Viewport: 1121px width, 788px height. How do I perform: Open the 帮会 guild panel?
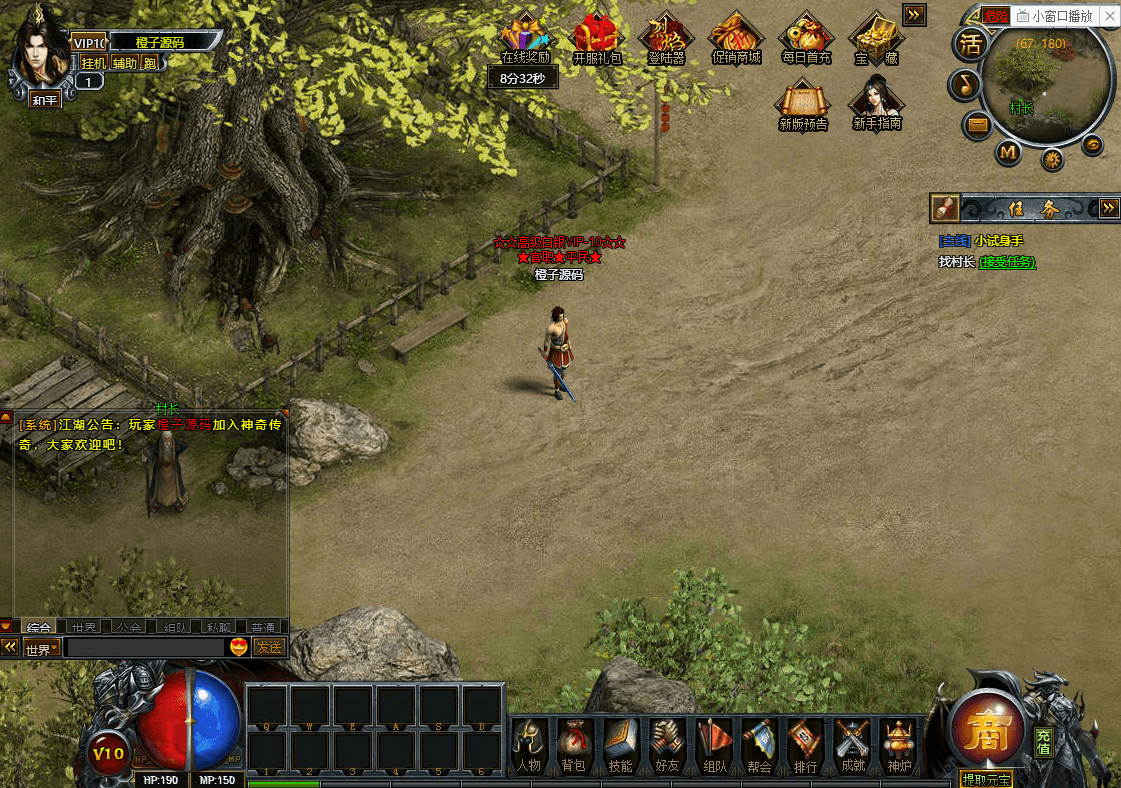[x=759, y=745]
